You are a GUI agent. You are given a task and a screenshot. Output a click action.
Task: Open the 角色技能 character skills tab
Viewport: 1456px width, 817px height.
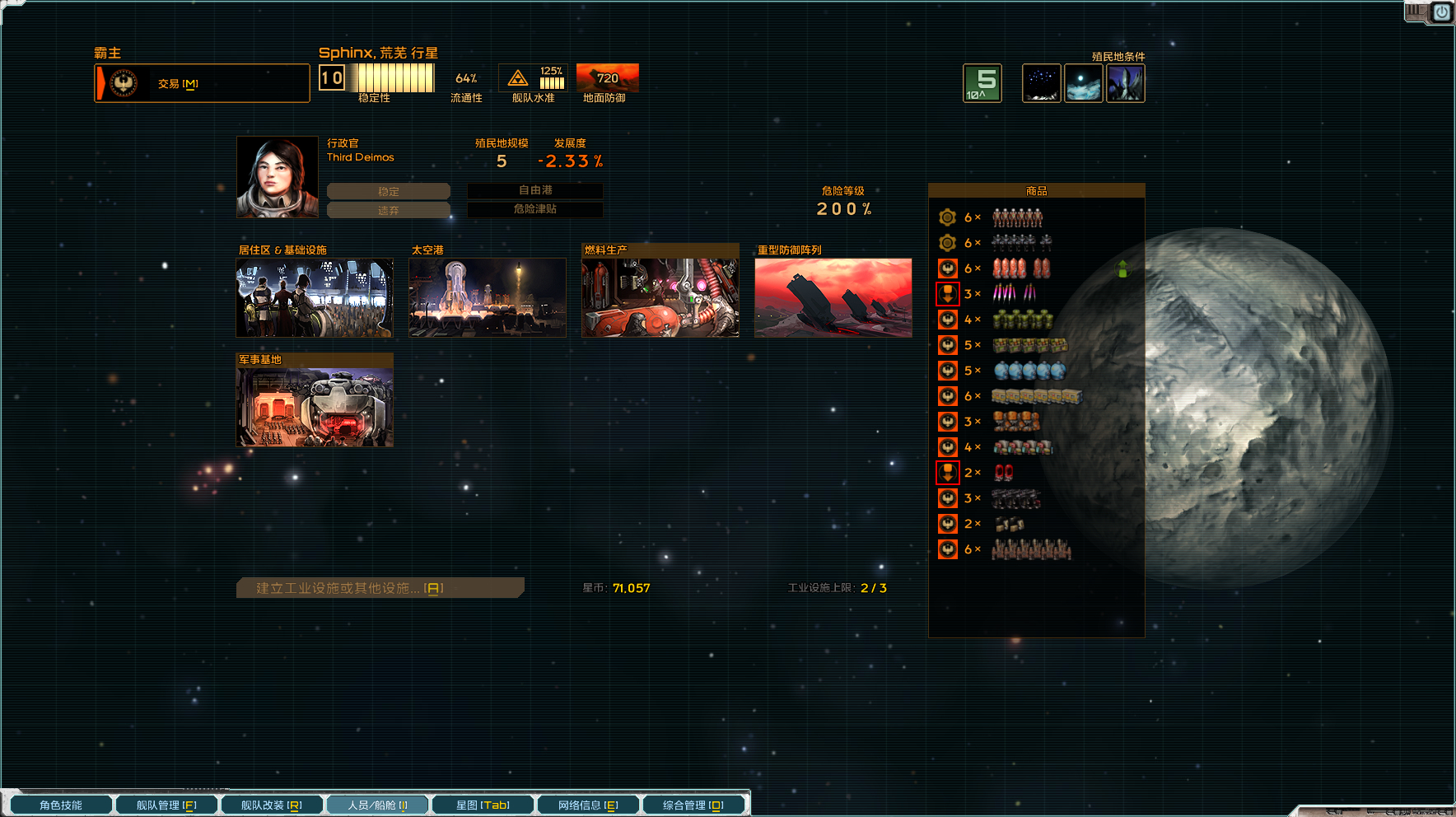pyautogui.click(x=61, y=805)
